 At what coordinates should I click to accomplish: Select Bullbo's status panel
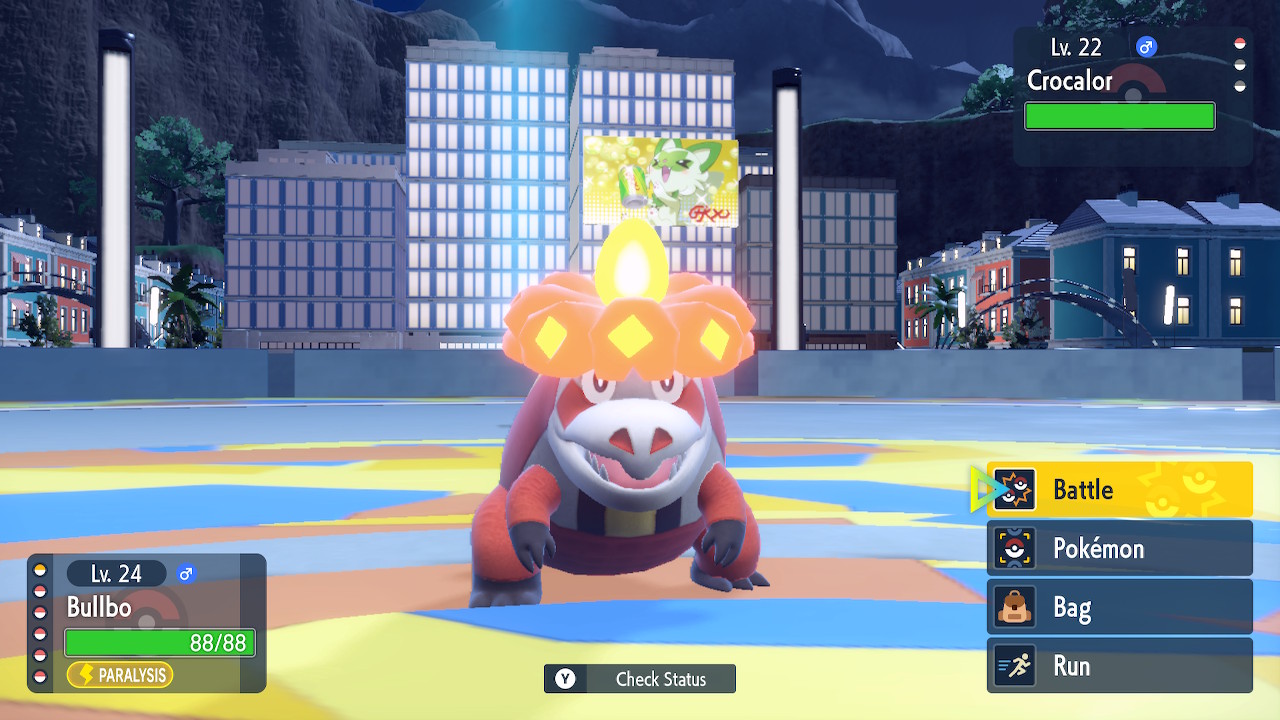pos(147,623)
